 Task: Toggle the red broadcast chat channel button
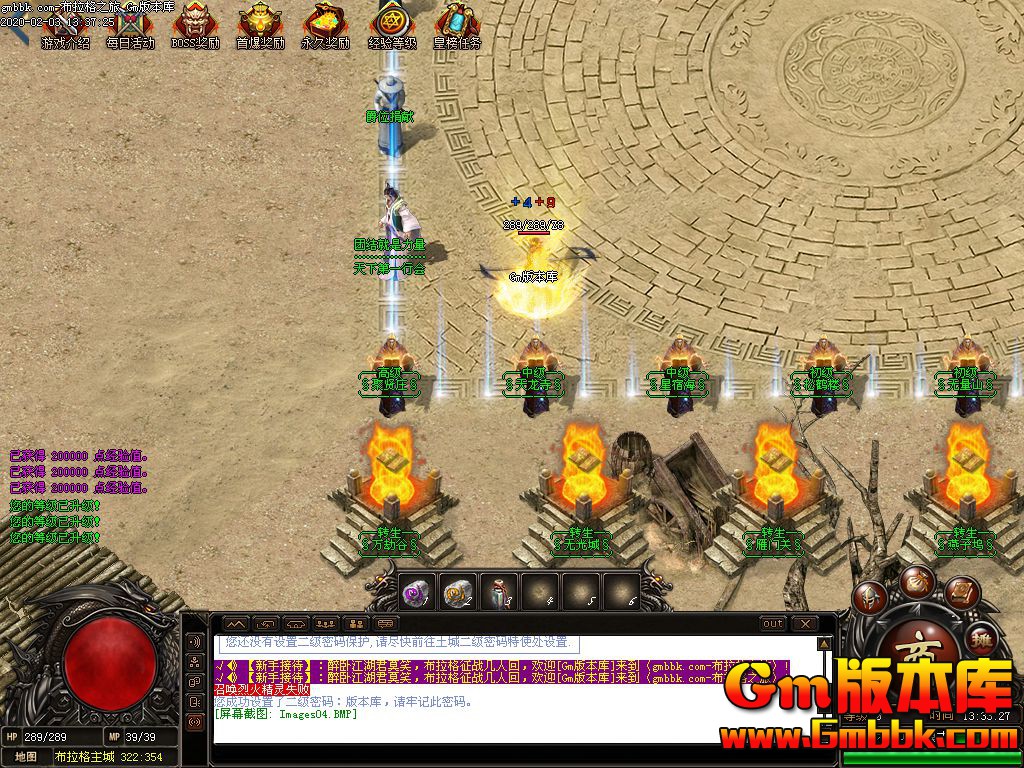(195, 722)
